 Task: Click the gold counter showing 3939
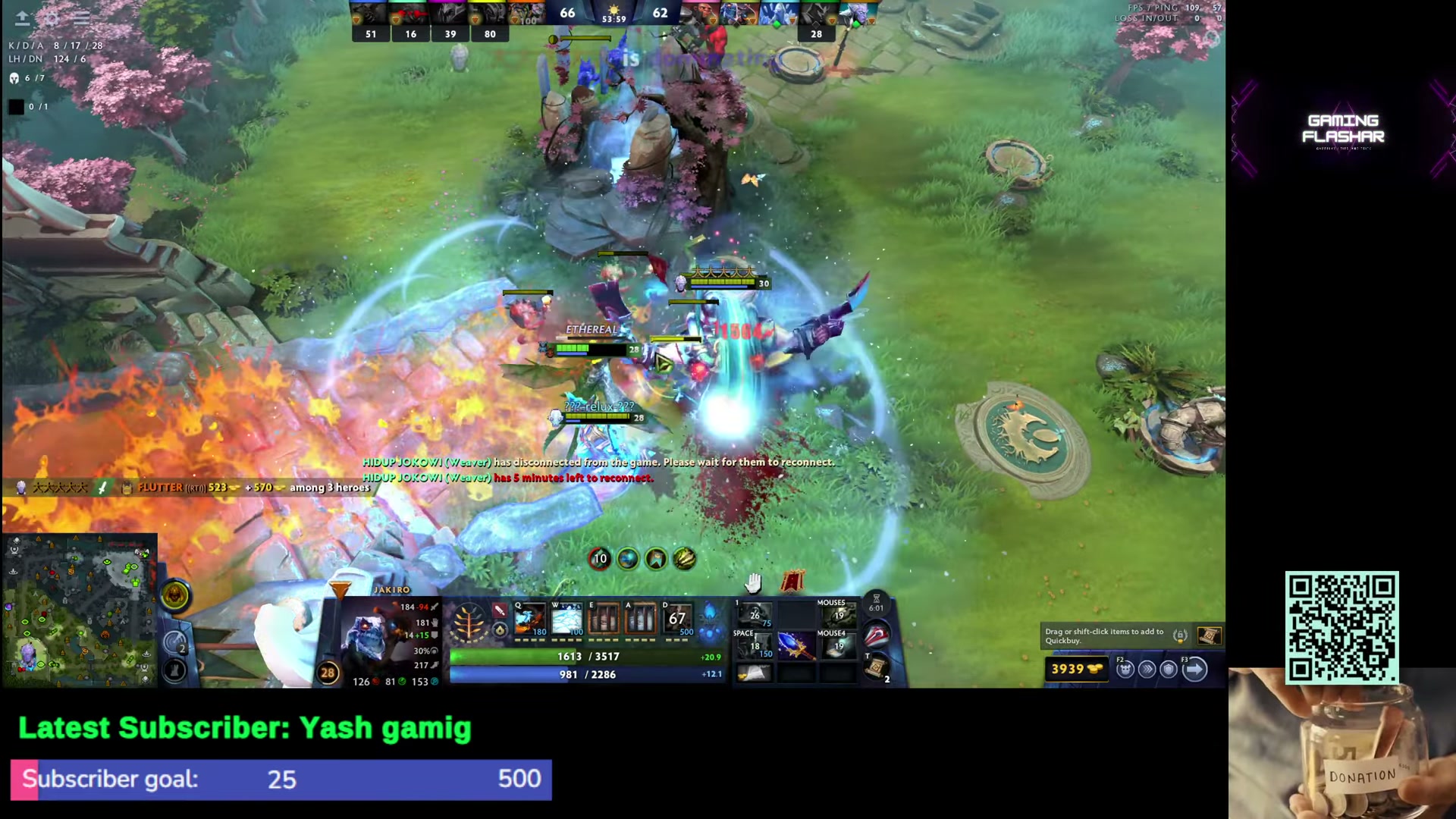point(1077,670)
